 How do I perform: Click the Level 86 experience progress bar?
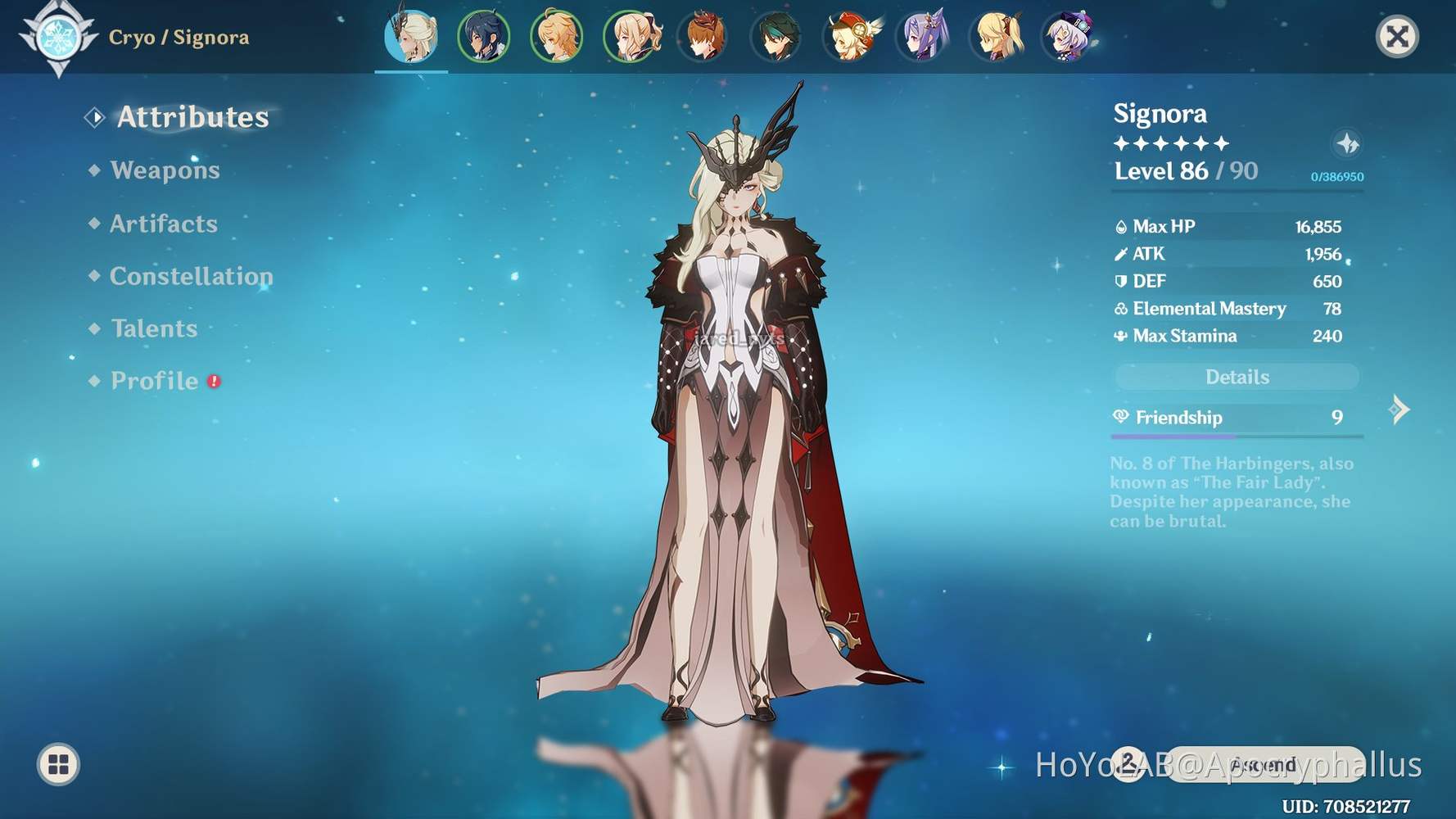(1237, 190)
